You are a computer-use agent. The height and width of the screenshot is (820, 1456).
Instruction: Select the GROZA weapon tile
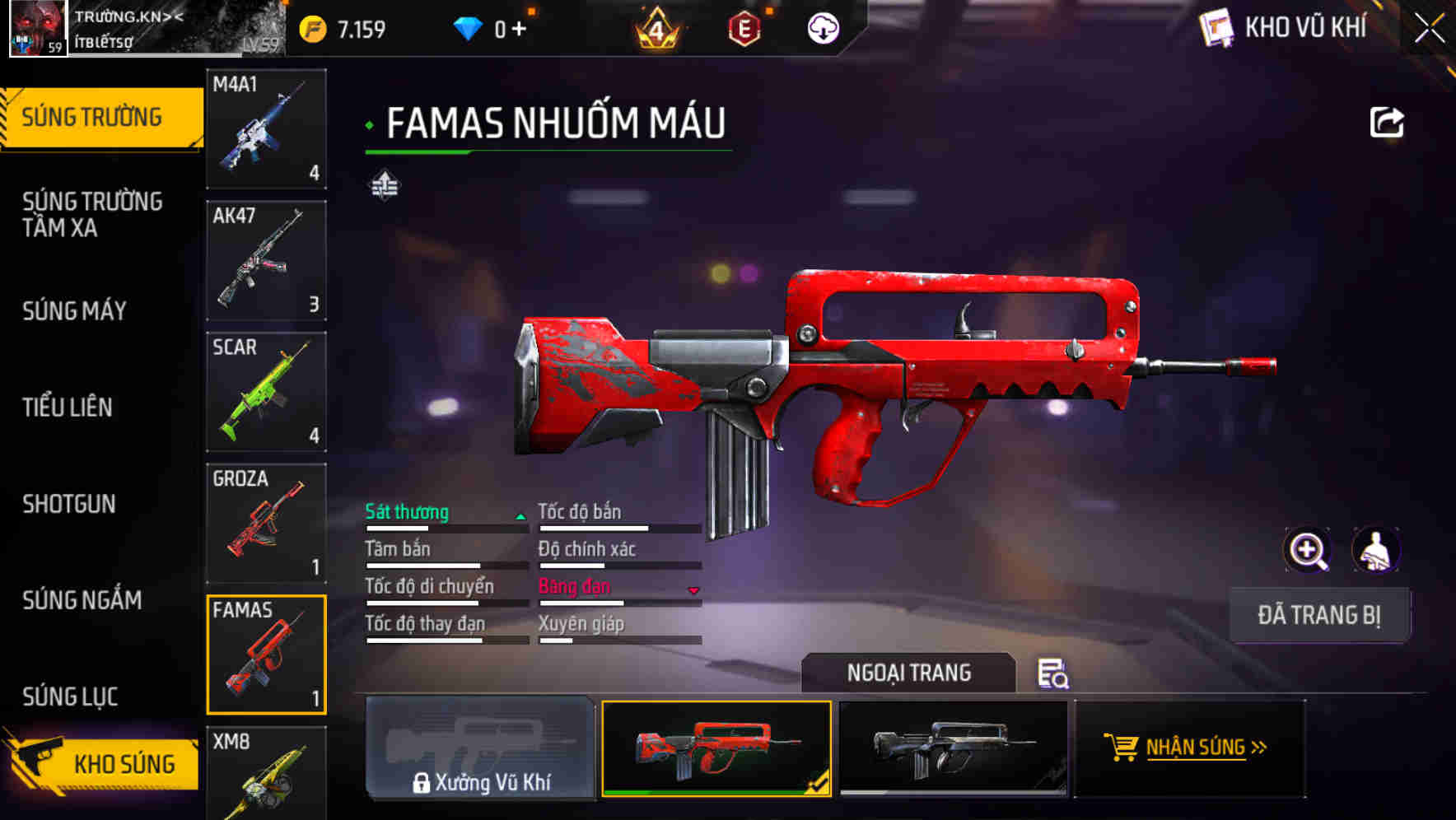[266, 523]
